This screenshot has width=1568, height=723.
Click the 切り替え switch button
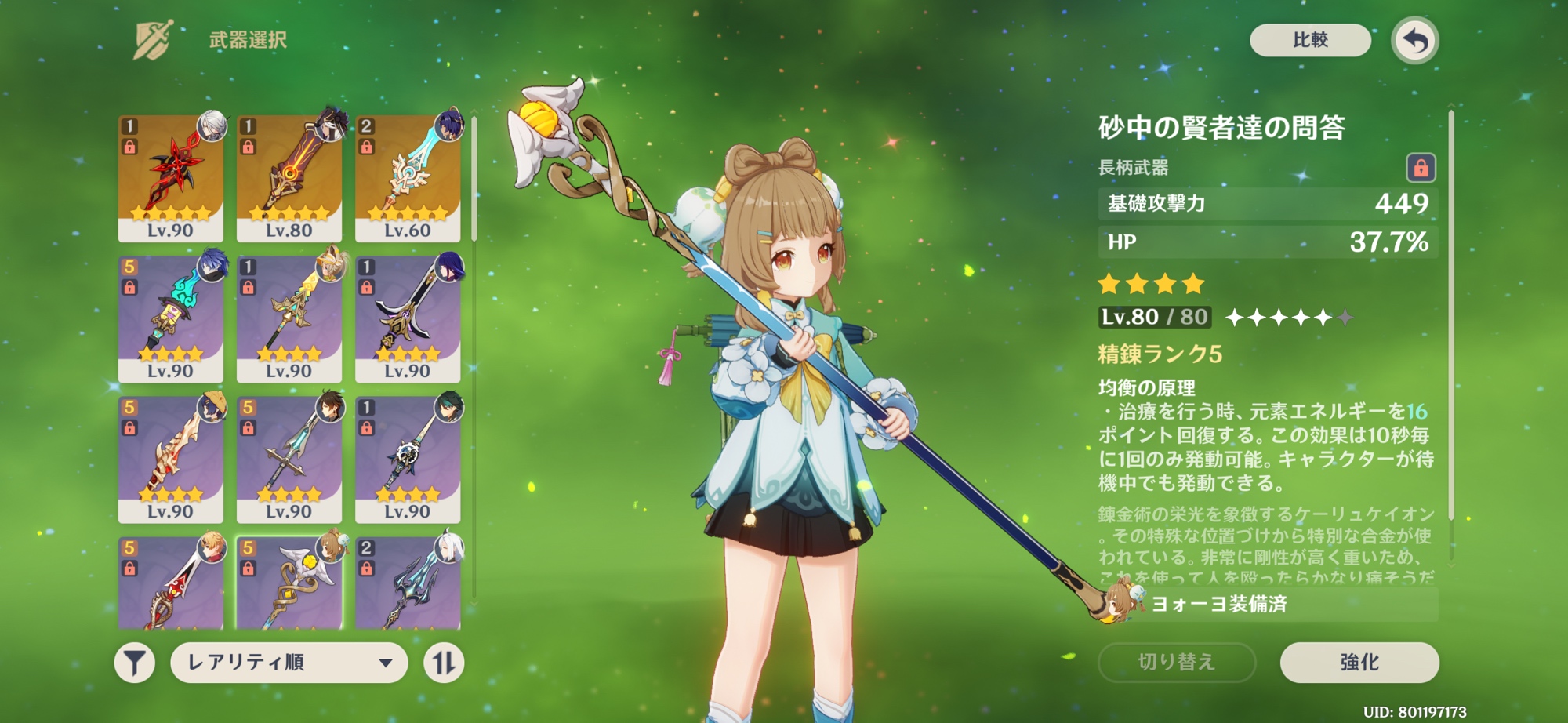(1176, 662)
